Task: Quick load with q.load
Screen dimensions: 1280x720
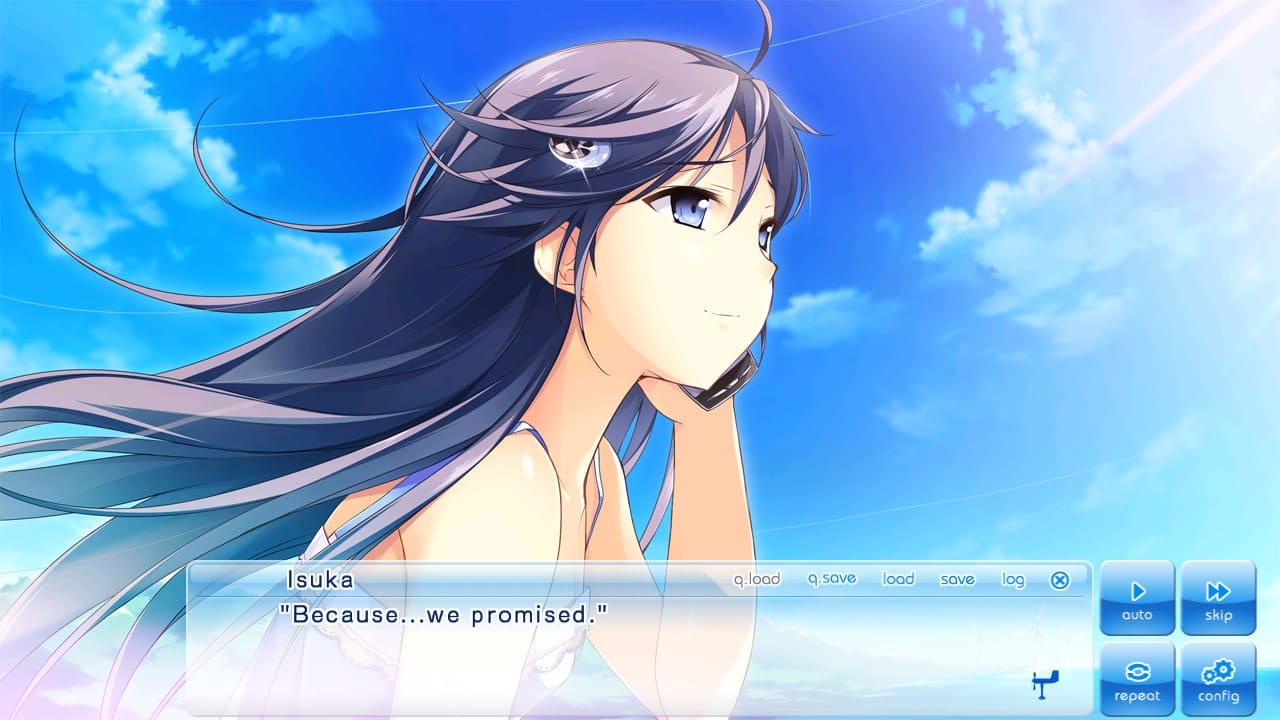Action: click(x=760, y=578)
